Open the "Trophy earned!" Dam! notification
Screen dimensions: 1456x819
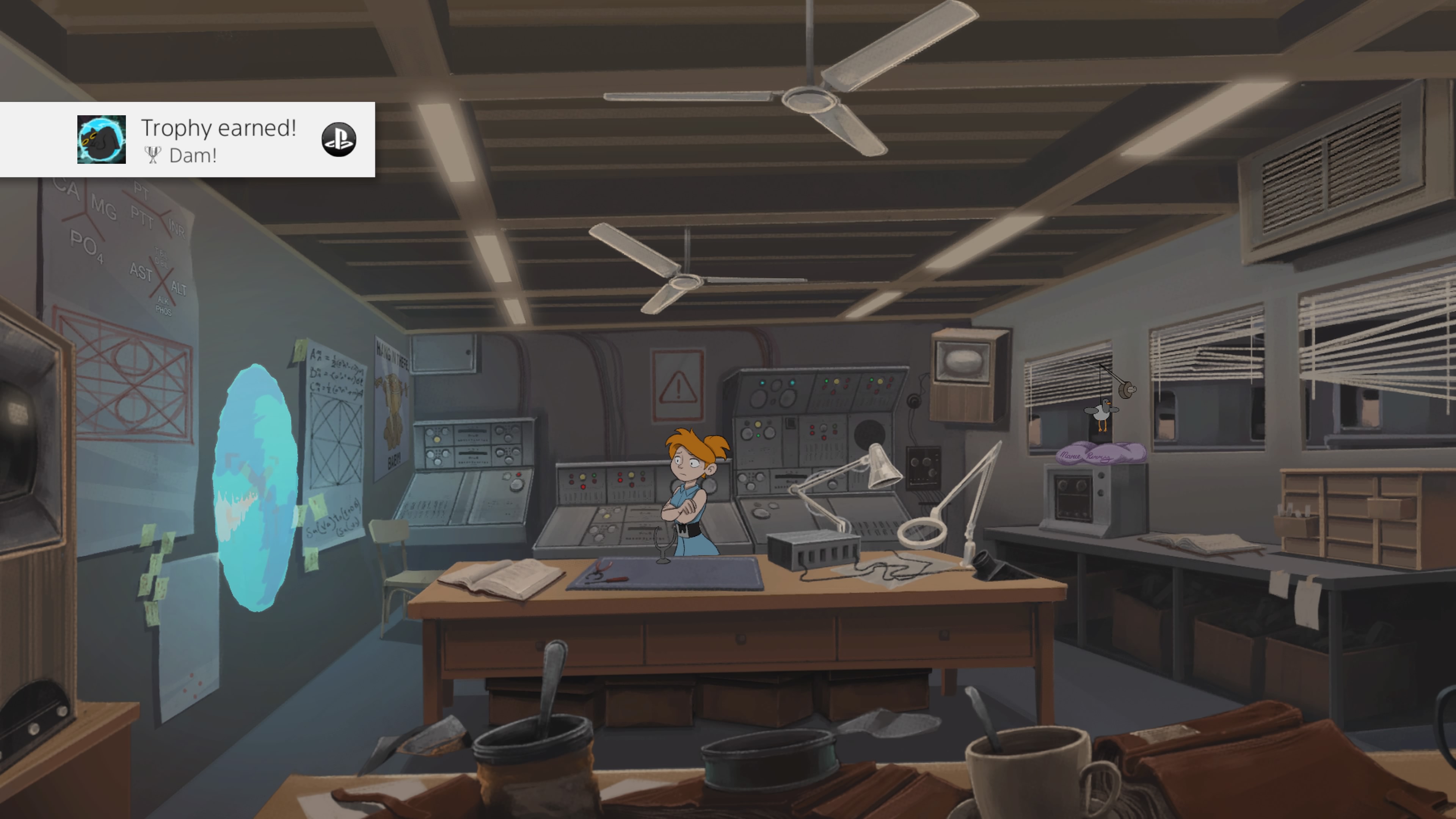click(x=218, y=140)
